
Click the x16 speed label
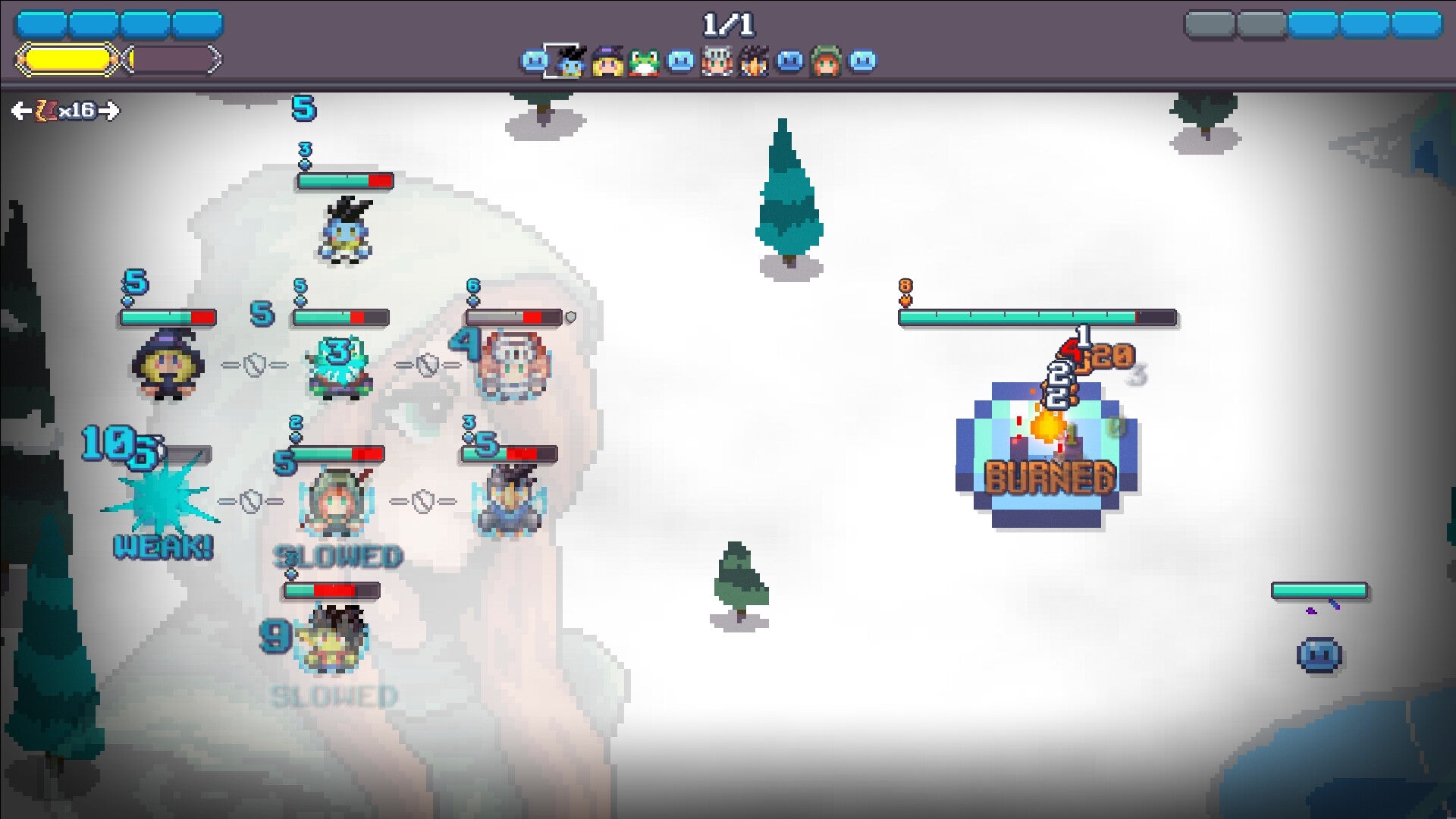(76, 111)
